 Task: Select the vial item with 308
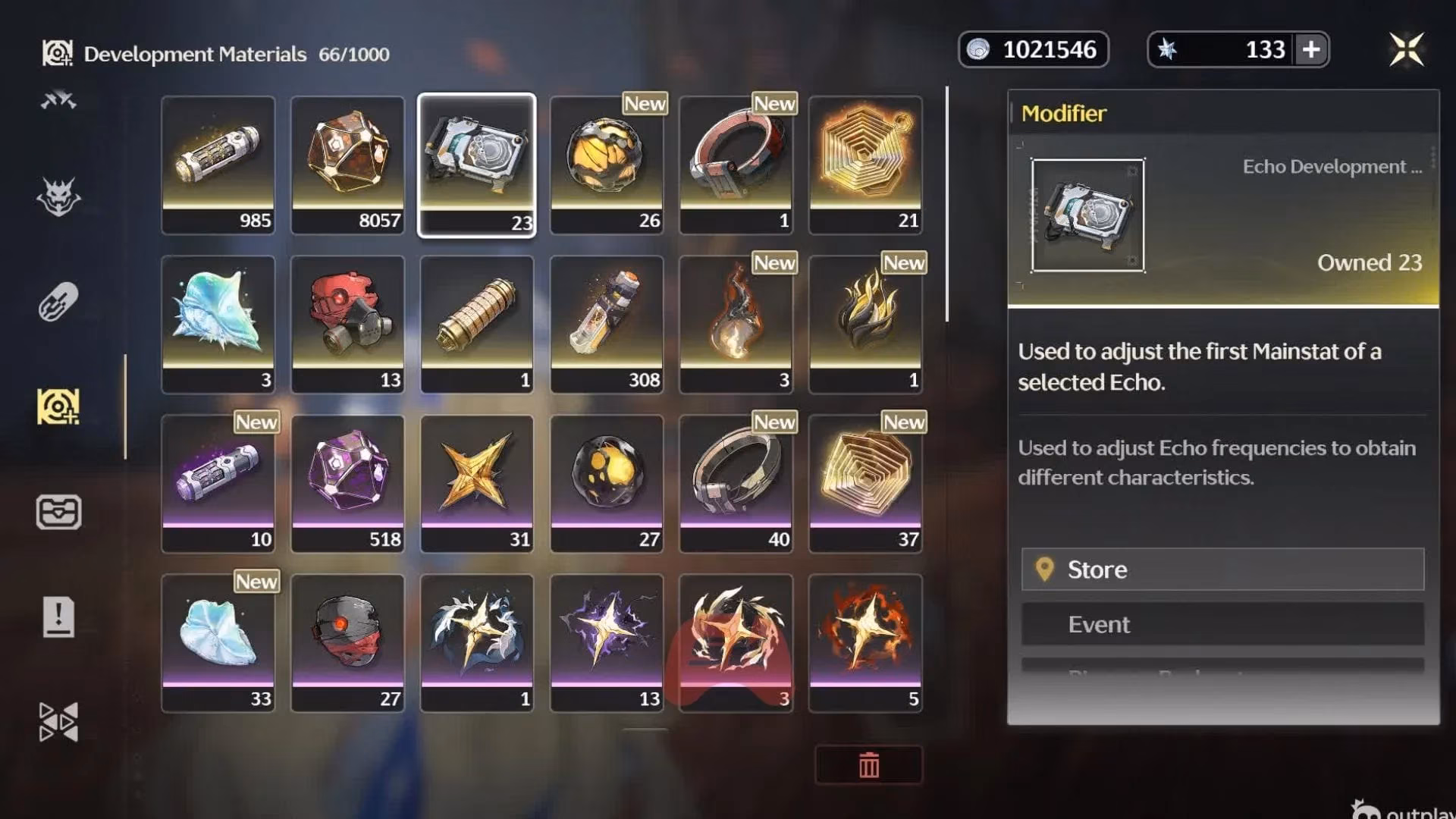click(x=607, y=324)
